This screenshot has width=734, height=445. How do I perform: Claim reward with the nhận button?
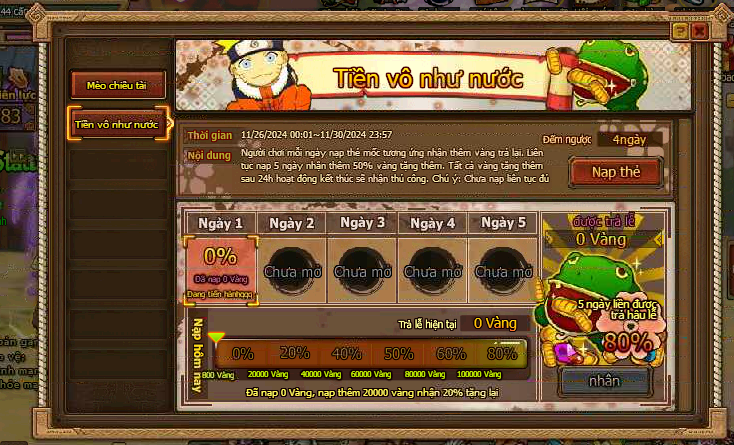604,380
